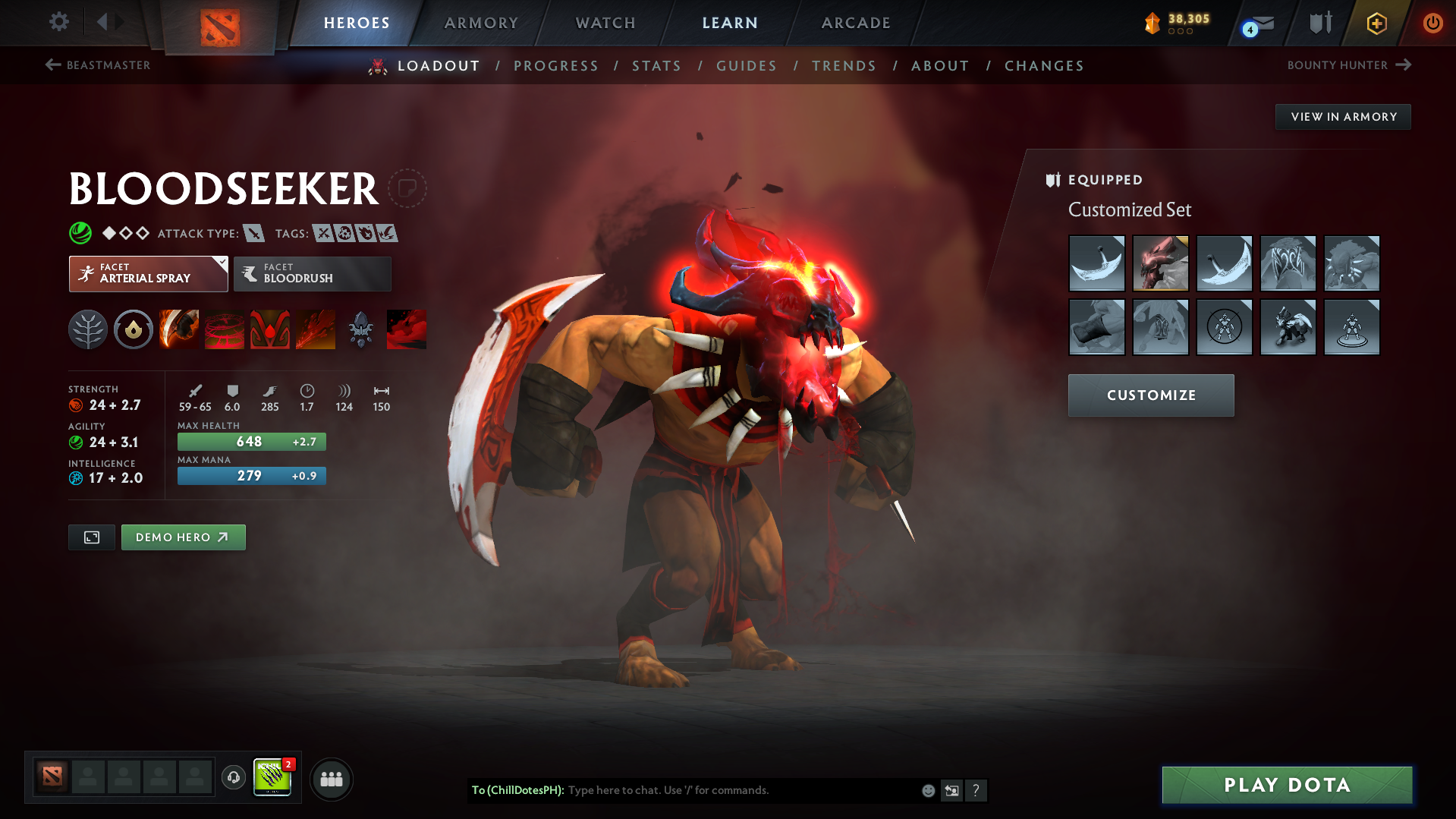Open the emoticon picker in the chat bar

coord(927,790)
